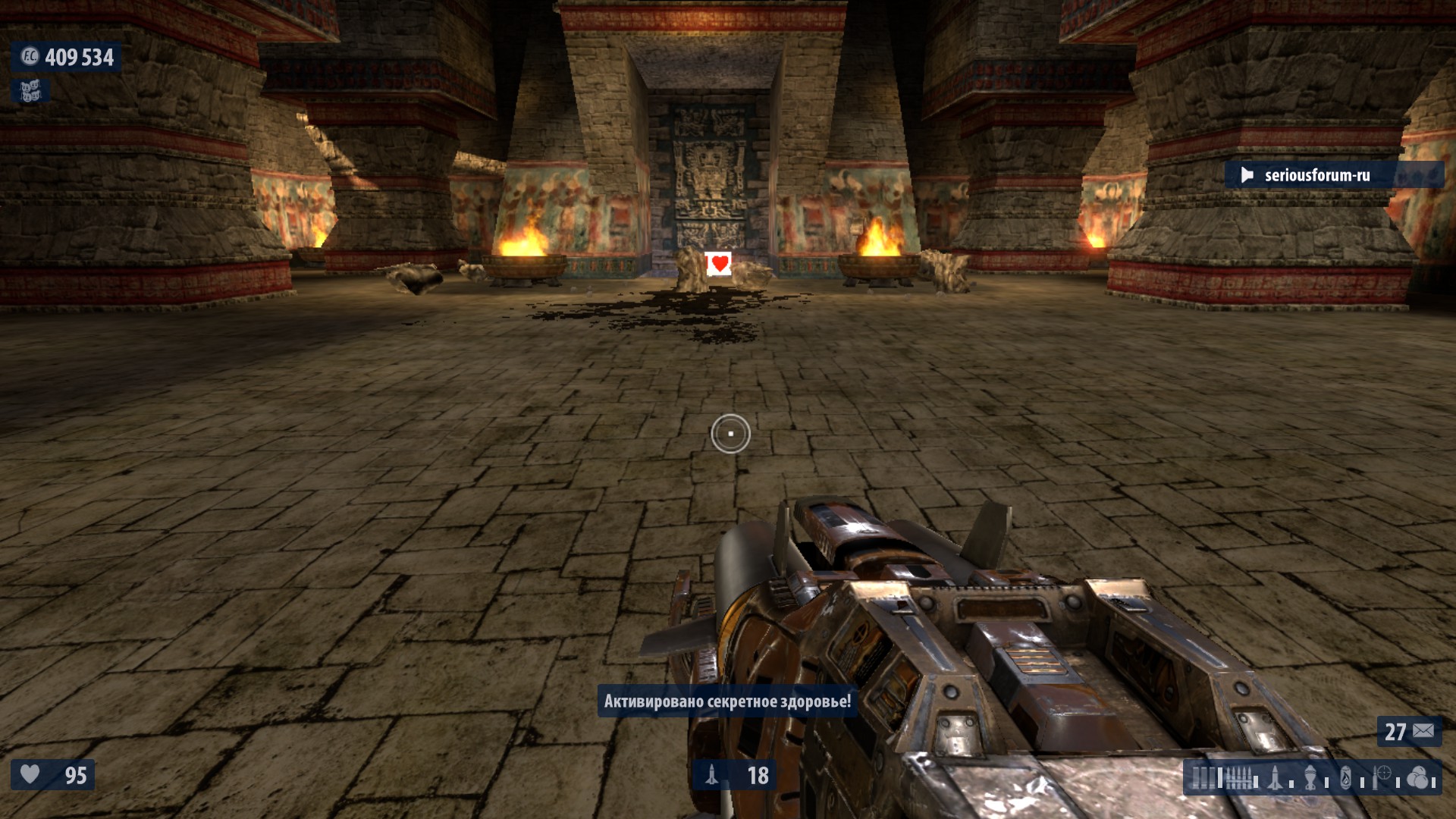Open the messages envelope icon

pyautogui.click(x=1423, y=731)
